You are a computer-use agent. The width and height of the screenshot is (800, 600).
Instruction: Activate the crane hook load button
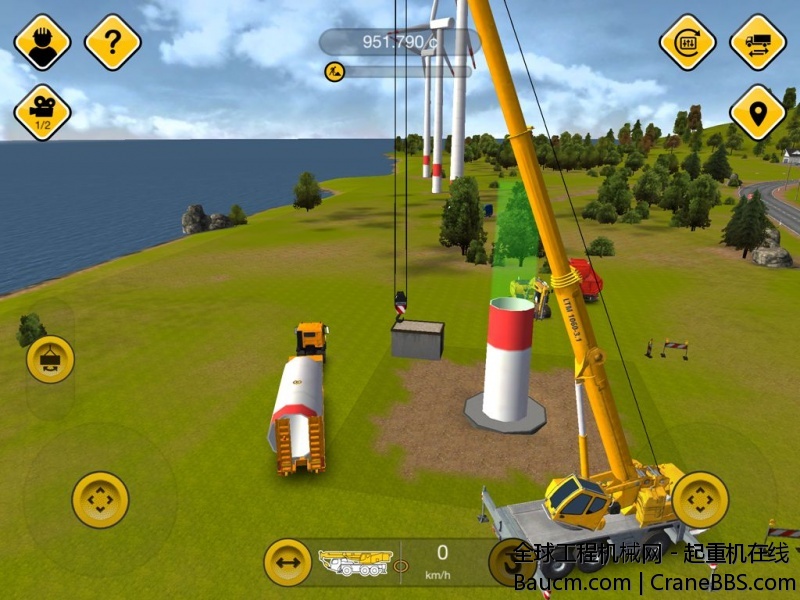[x=50, y=360]
